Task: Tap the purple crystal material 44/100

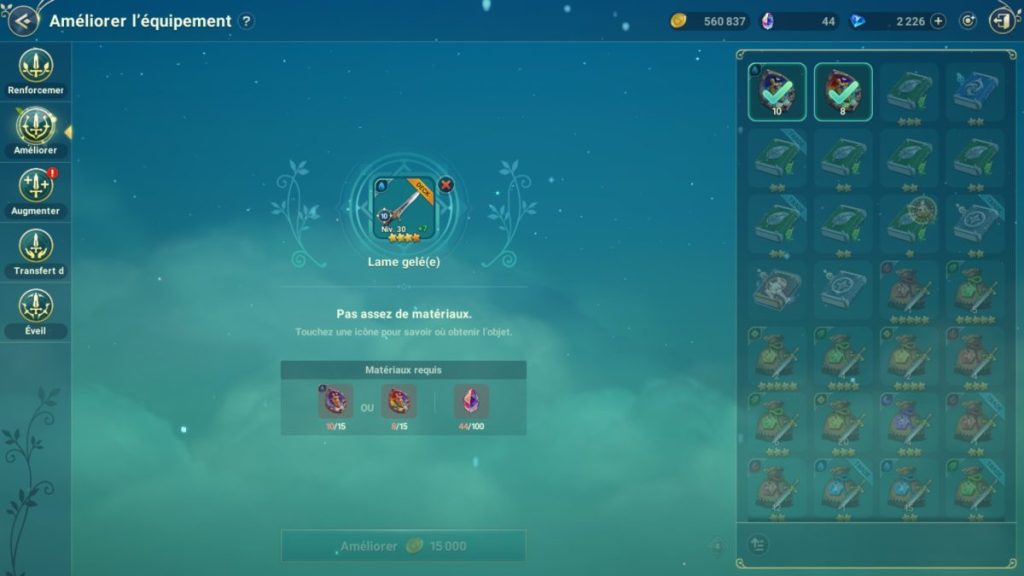Action: [x=471, y=402]
